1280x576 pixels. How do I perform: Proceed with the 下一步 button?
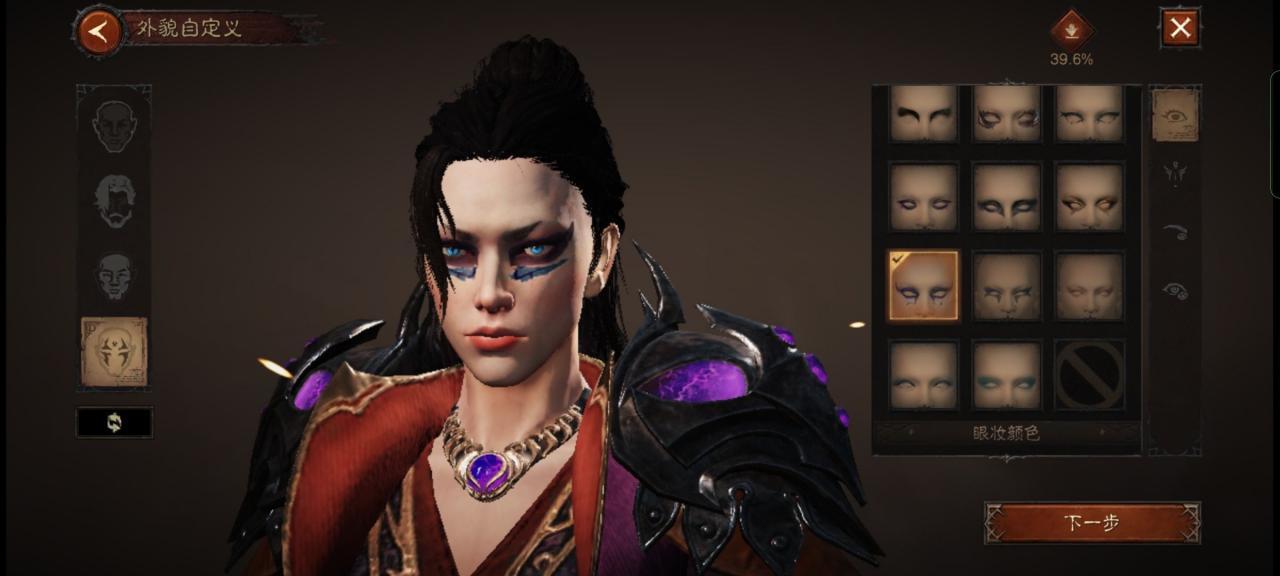click(1092, 523)
